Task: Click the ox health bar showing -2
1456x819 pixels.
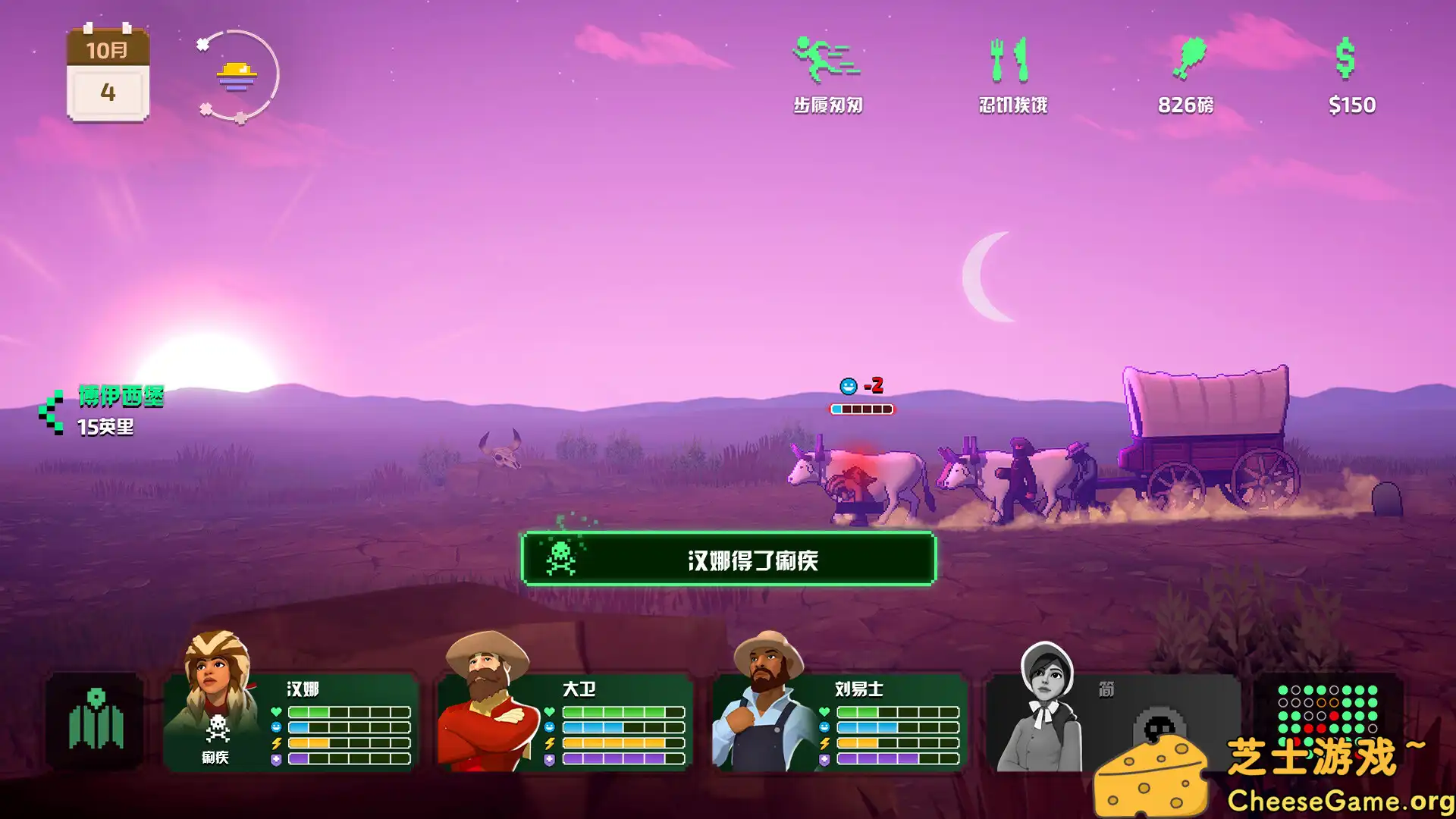Action: coord(861,409)
